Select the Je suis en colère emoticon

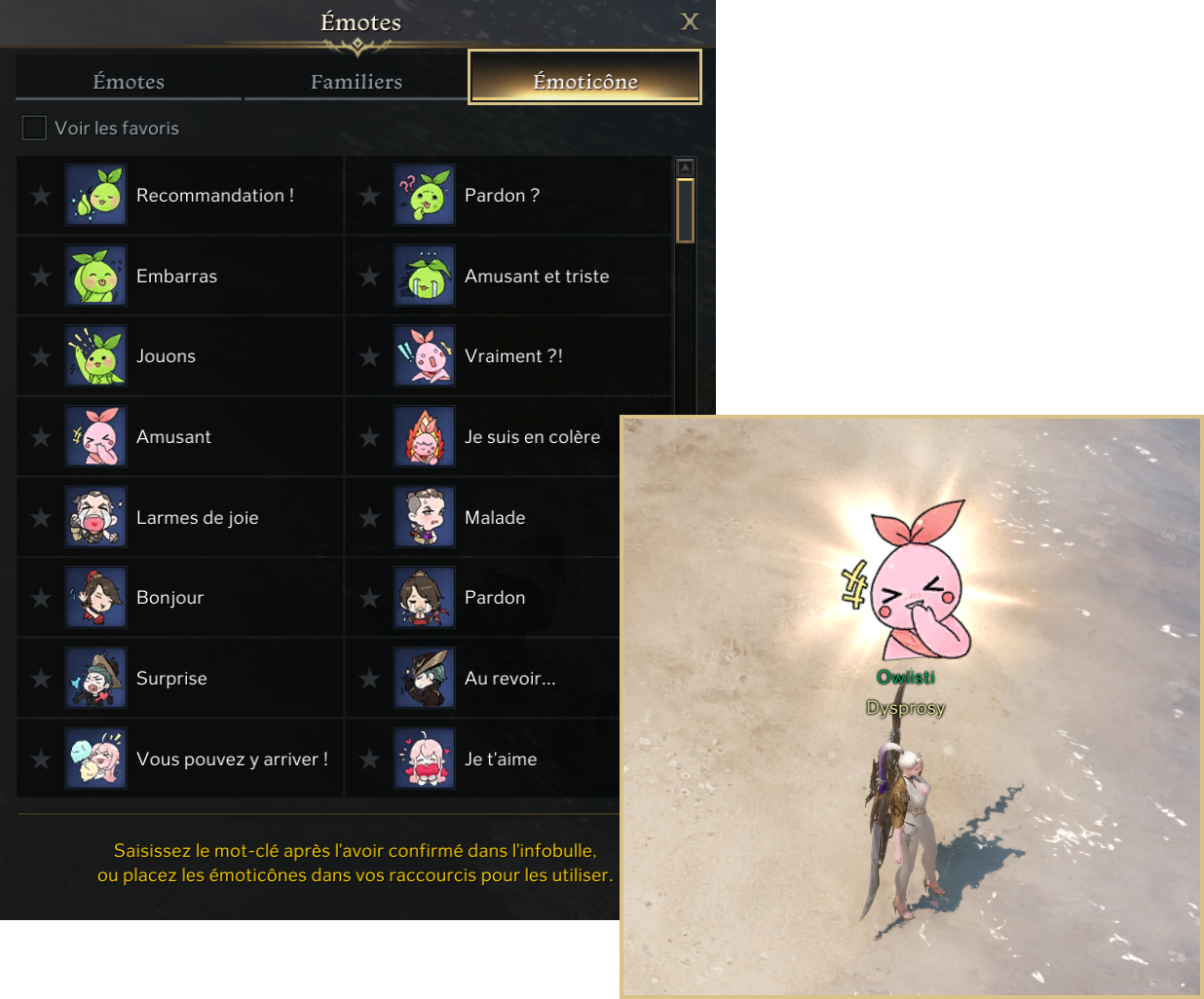(x=424, y=437)
